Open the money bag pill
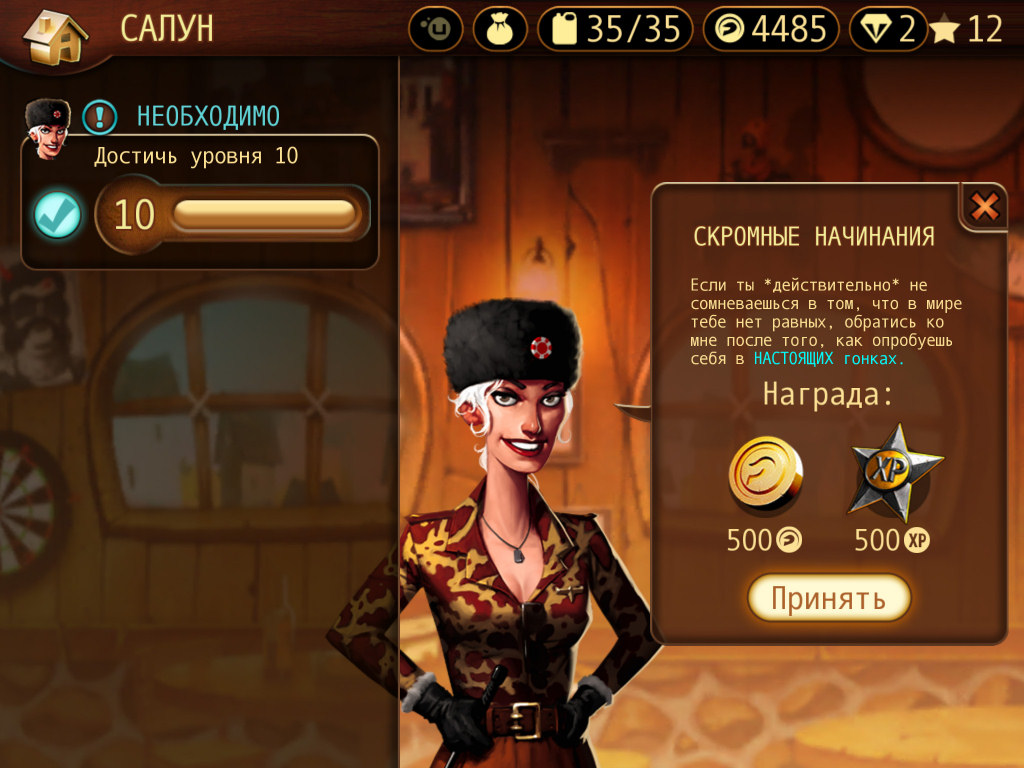The width and height of the screenshot is (1024, 768). pyautogui.click(x=500, y=29)
